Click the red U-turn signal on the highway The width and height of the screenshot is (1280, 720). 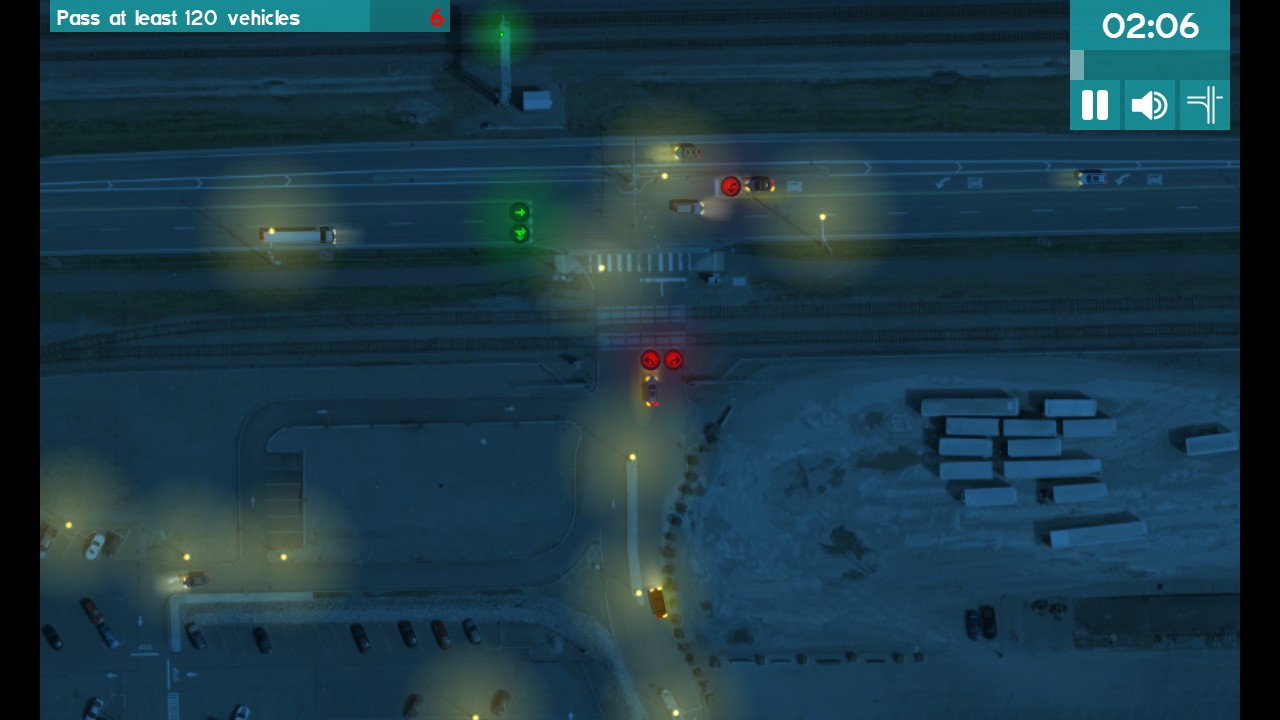tap(729, 184)
